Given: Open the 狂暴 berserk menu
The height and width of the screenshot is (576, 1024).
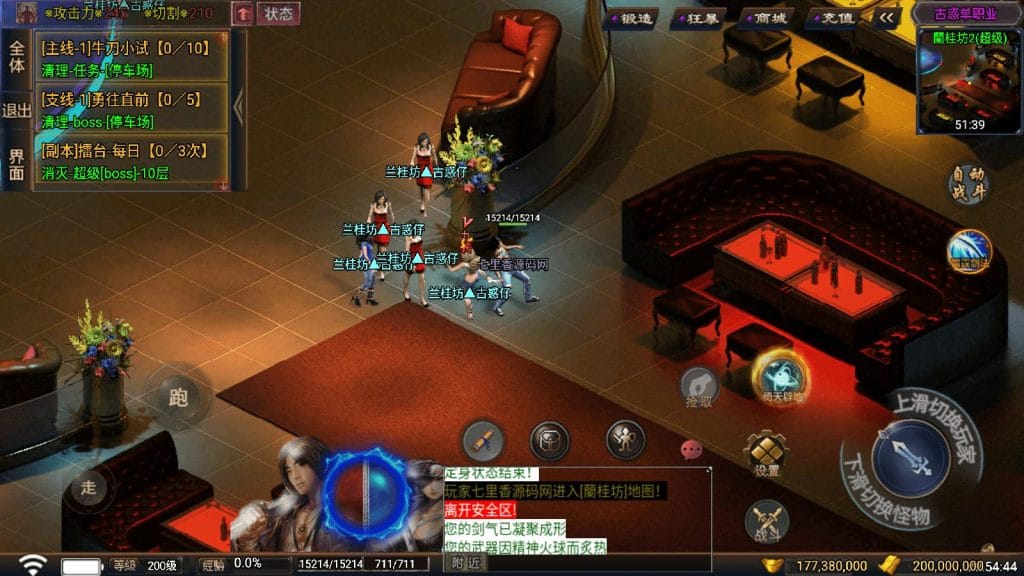Looking at the screenshot, I should pos(701,18).
